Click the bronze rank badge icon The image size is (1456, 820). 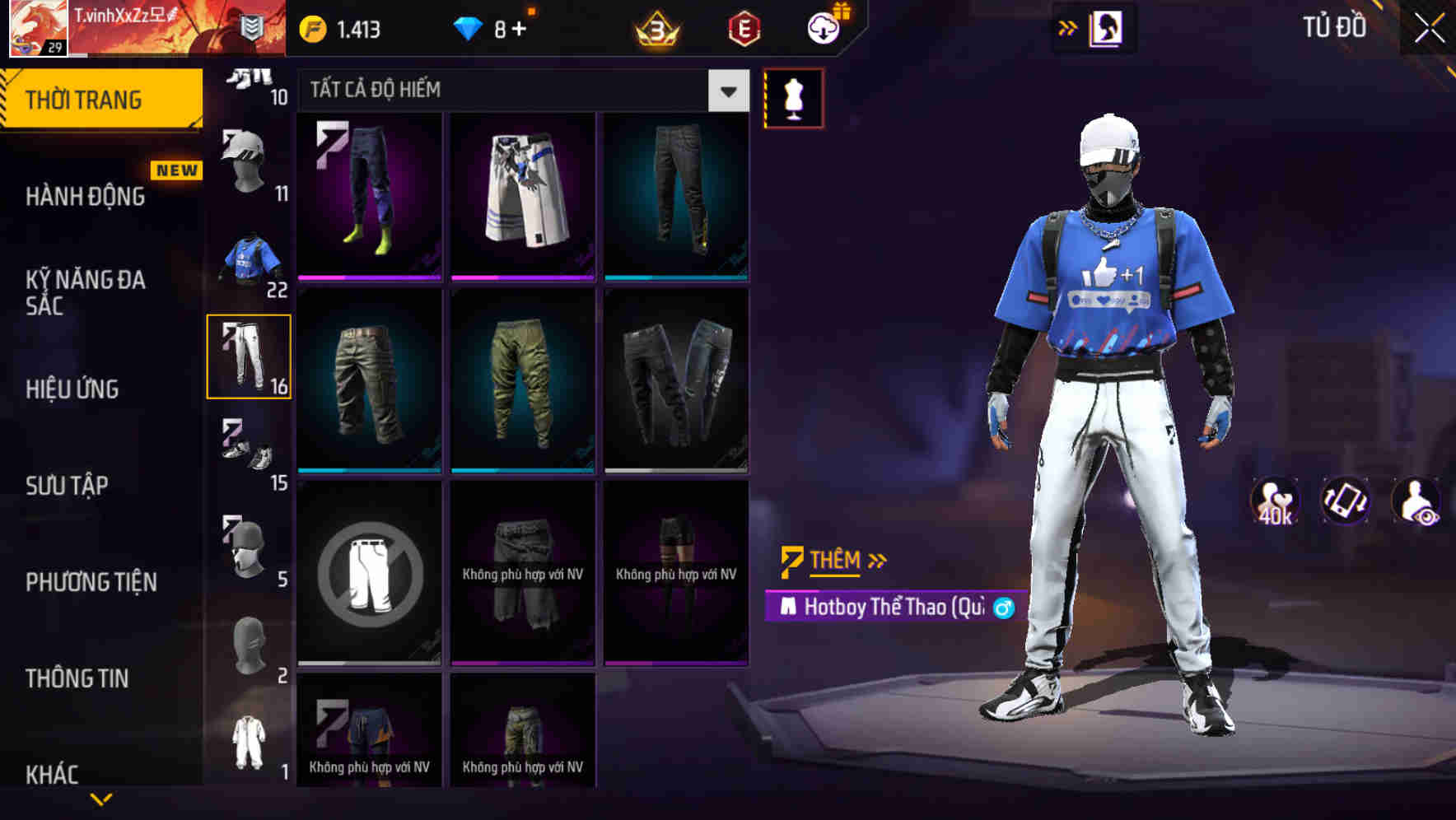coord(655,28)
